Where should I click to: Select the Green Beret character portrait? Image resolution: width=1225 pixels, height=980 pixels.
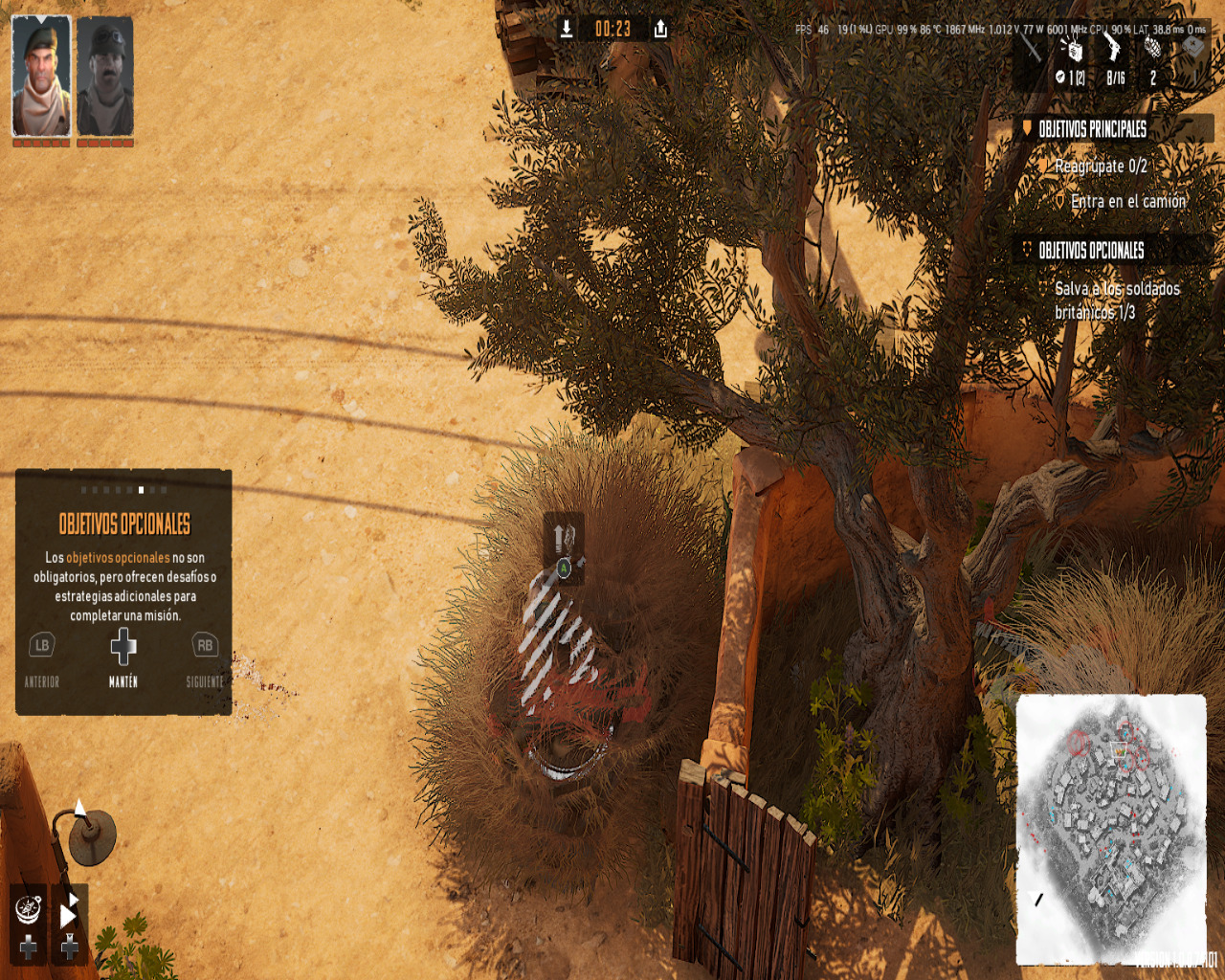pos(41,77)
